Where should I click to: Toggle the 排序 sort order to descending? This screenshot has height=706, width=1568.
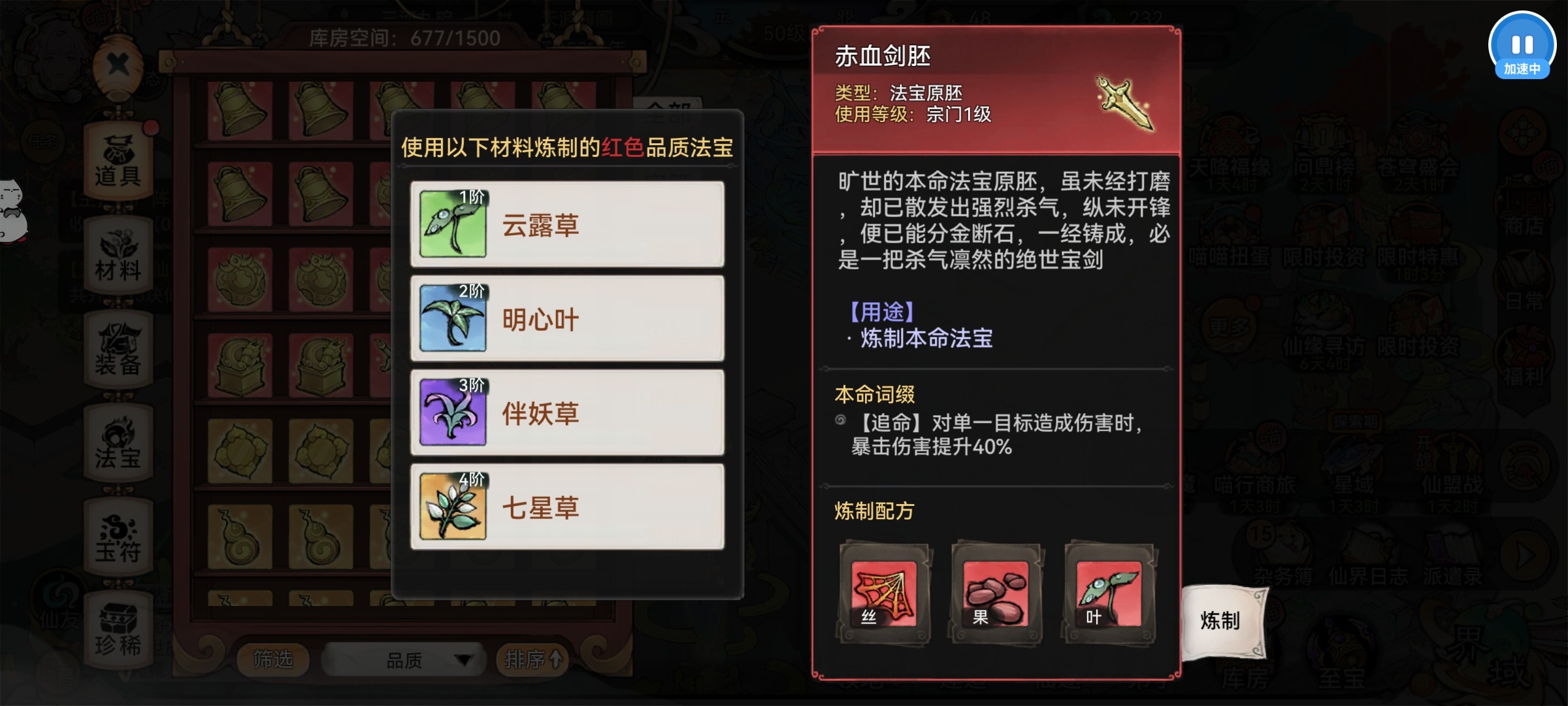pos(532,660)
